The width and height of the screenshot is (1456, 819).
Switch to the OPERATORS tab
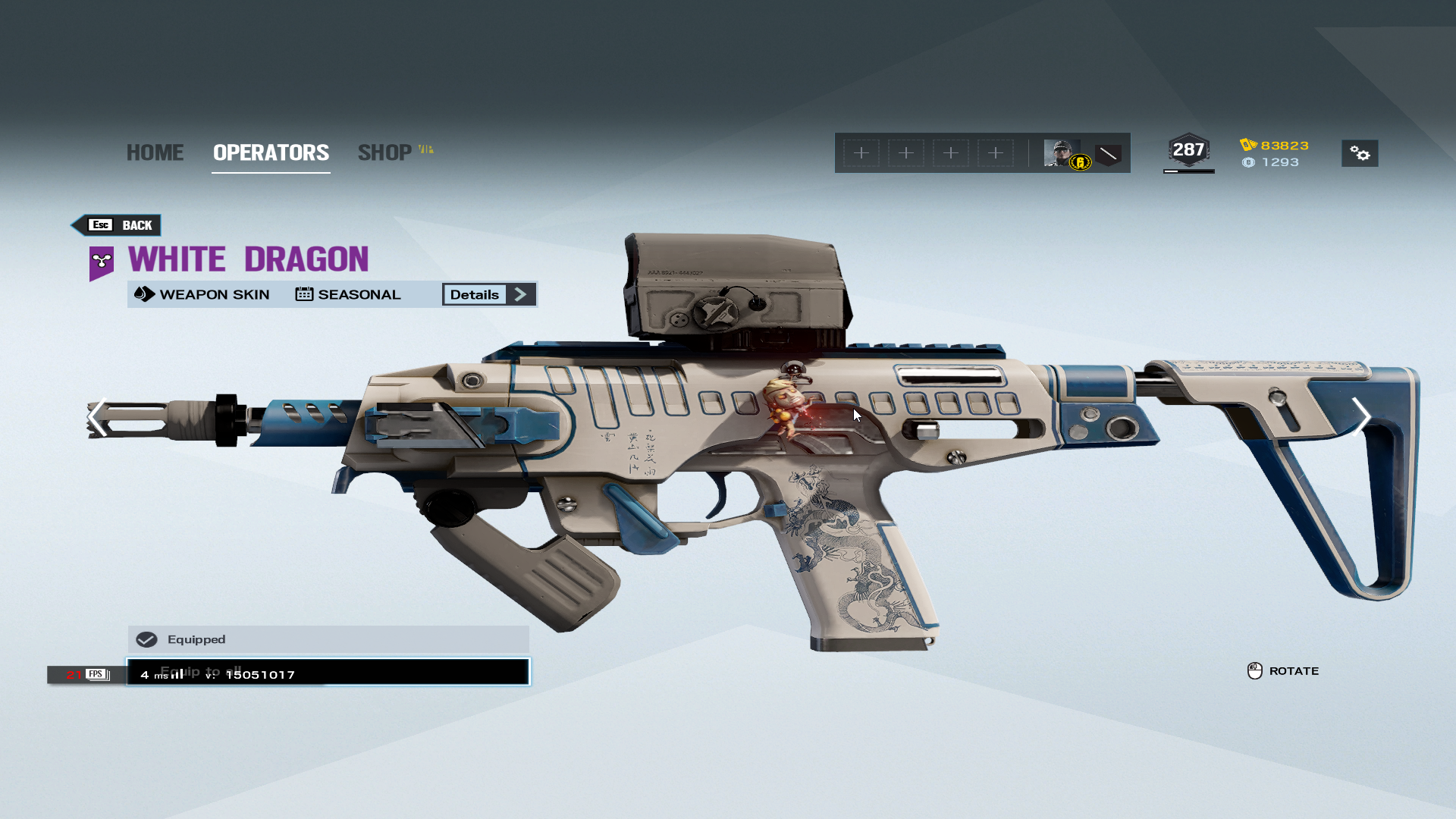271,152
